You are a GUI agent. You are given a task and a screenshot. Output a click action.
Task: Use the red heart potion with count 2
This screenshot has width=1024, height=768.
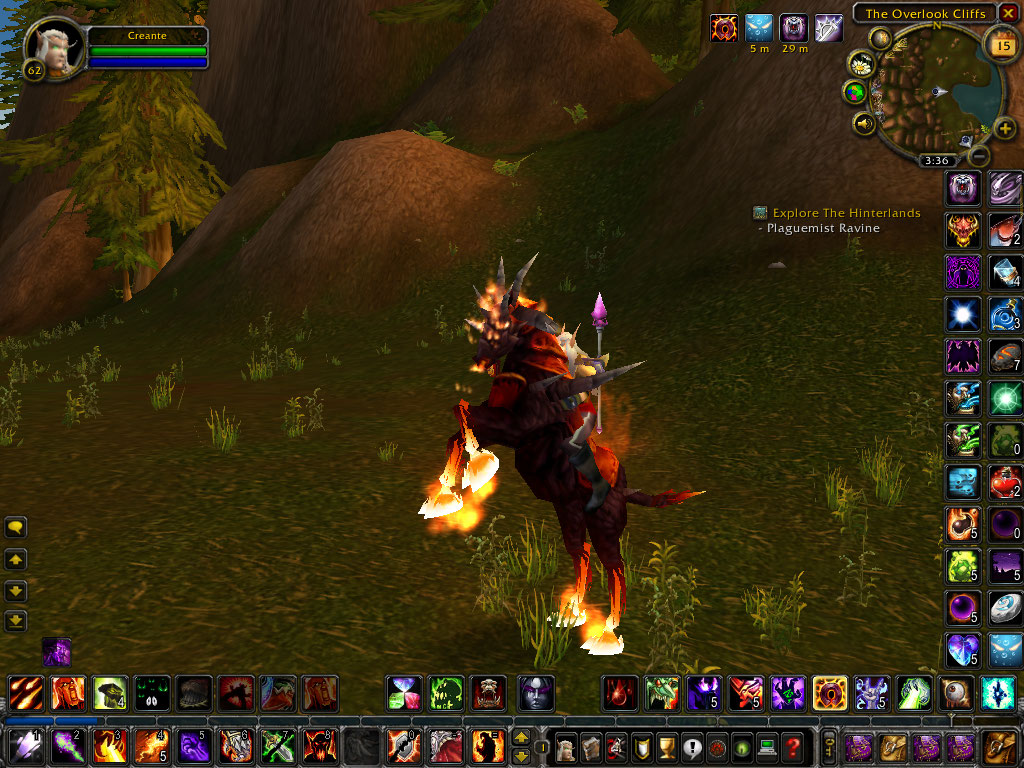[x=1005, y=483]
